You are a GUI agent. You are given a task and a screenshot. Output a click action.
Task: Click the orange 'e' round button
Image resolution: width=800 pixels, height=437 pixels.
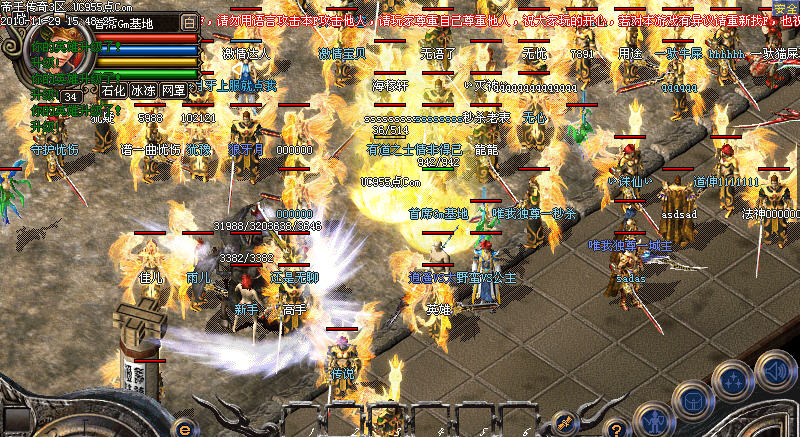(184, 428)
